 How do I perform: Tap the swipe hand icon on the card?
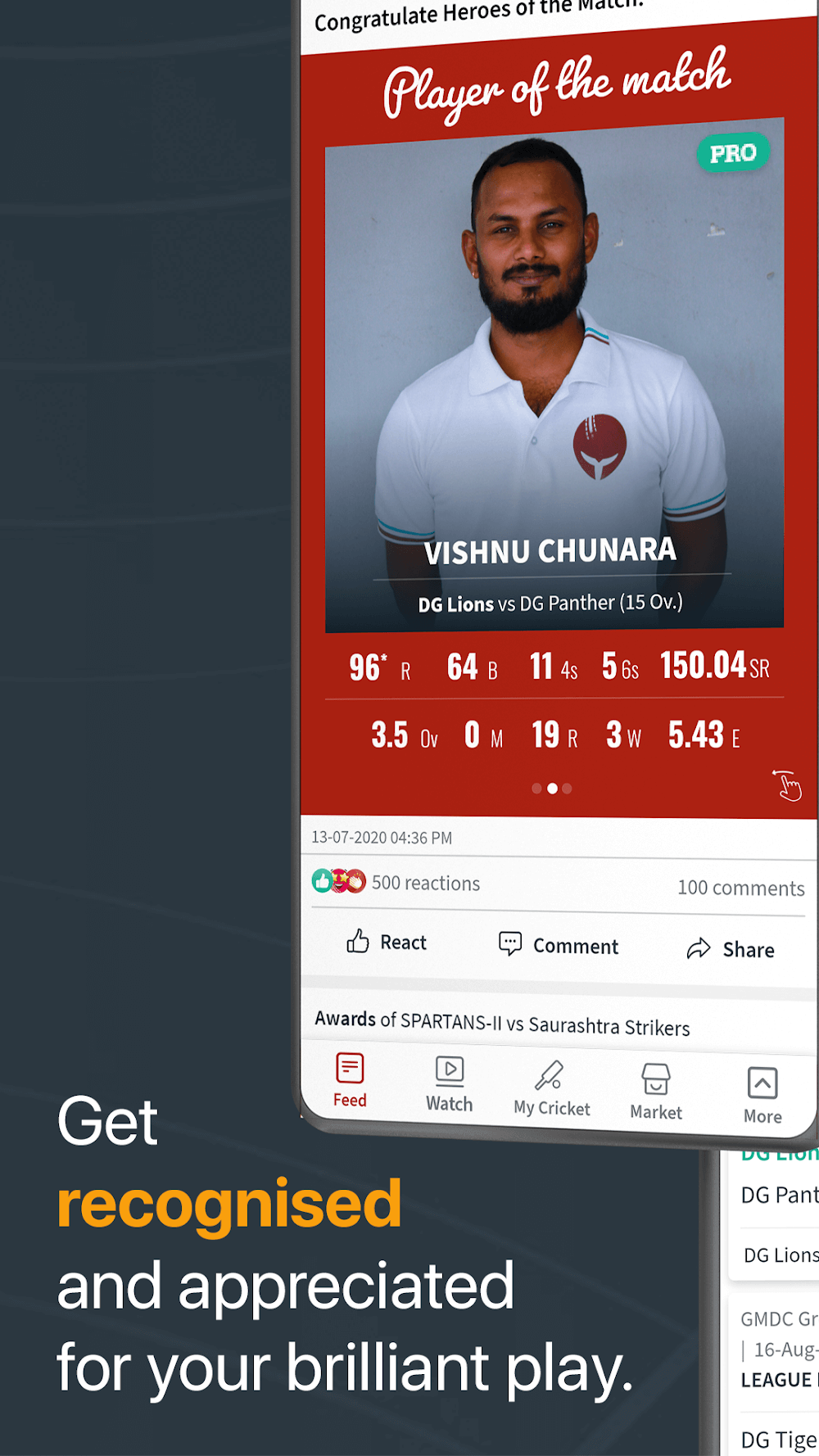tap(787, 785)
